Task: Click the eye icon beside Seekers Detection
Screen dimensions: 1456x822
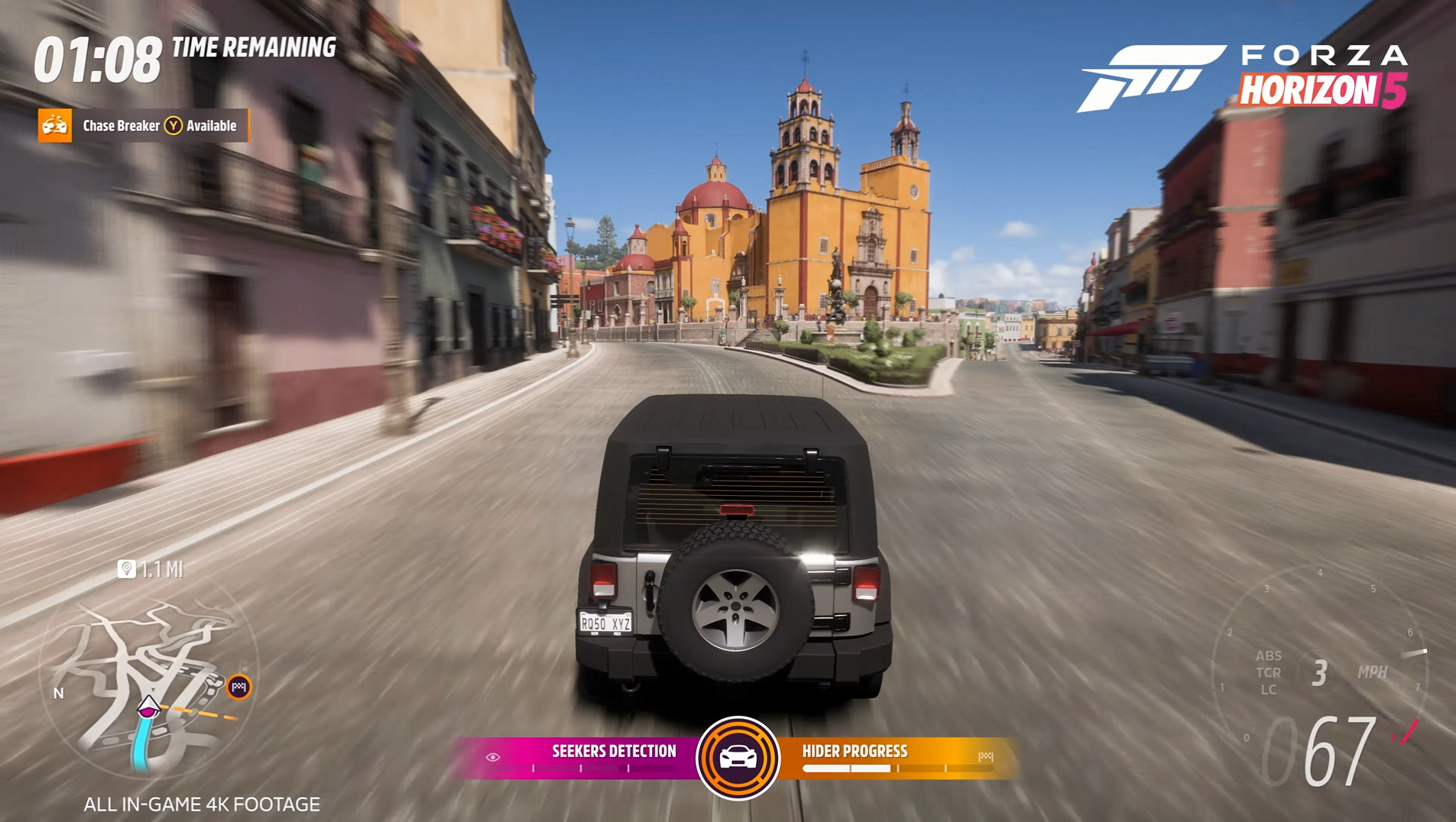Action: click(493, 757)
